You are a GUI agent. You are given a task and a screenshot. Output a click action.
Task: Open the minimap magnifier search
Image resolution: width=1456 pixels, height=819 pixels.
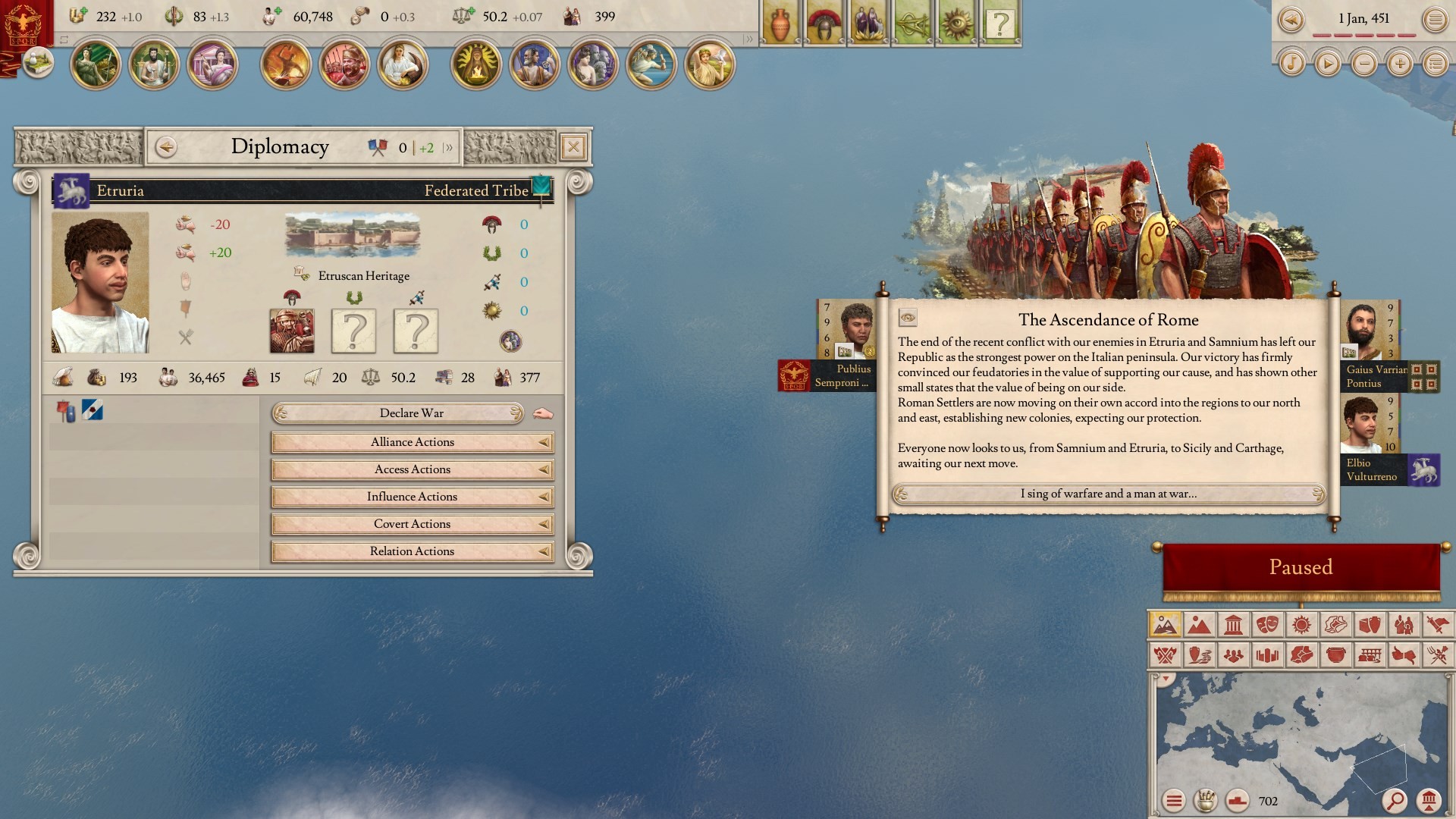[x=1394, y=800]
